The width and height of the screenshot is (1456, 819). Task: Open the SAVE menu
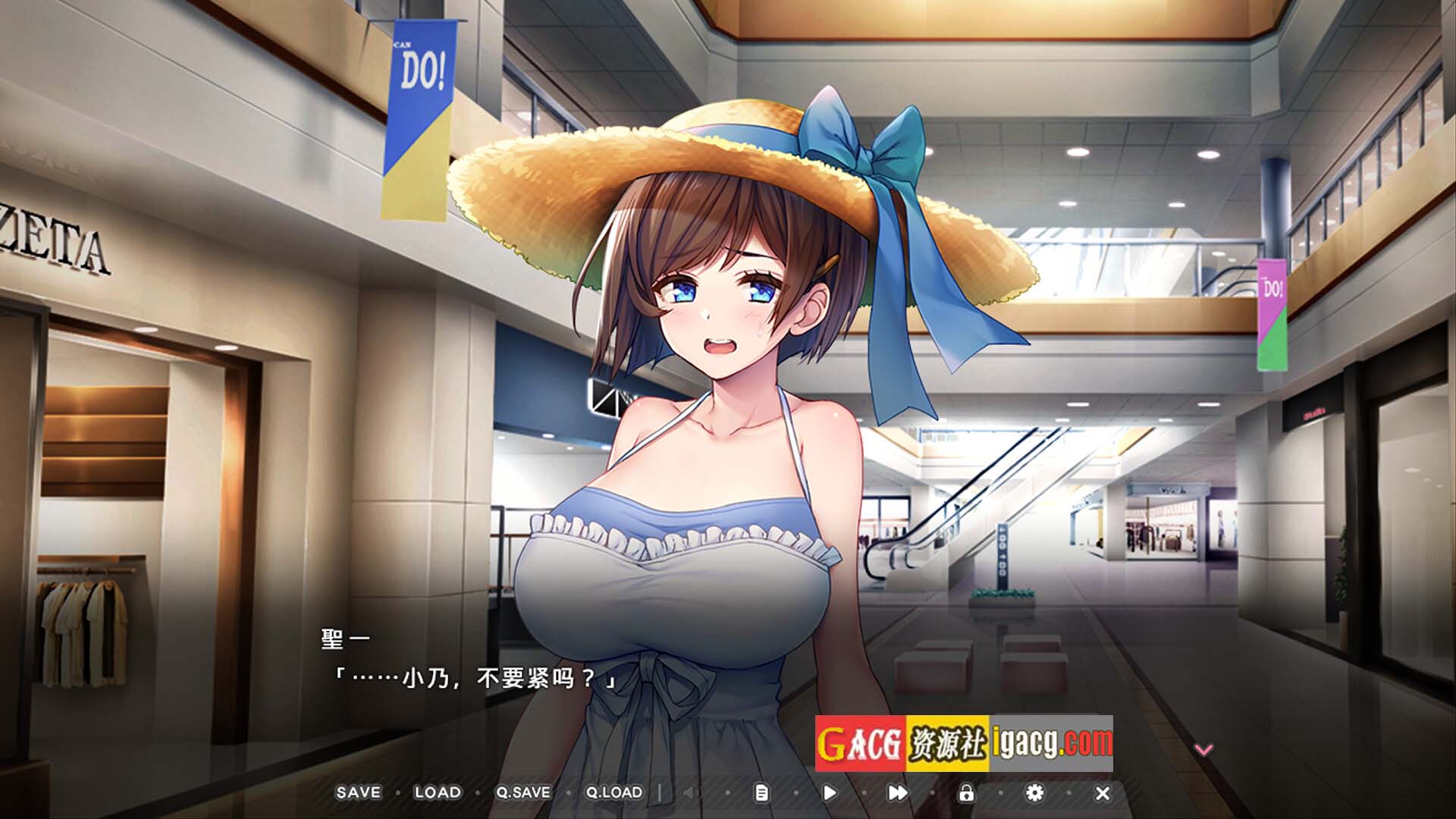click(x=358, y=792)
